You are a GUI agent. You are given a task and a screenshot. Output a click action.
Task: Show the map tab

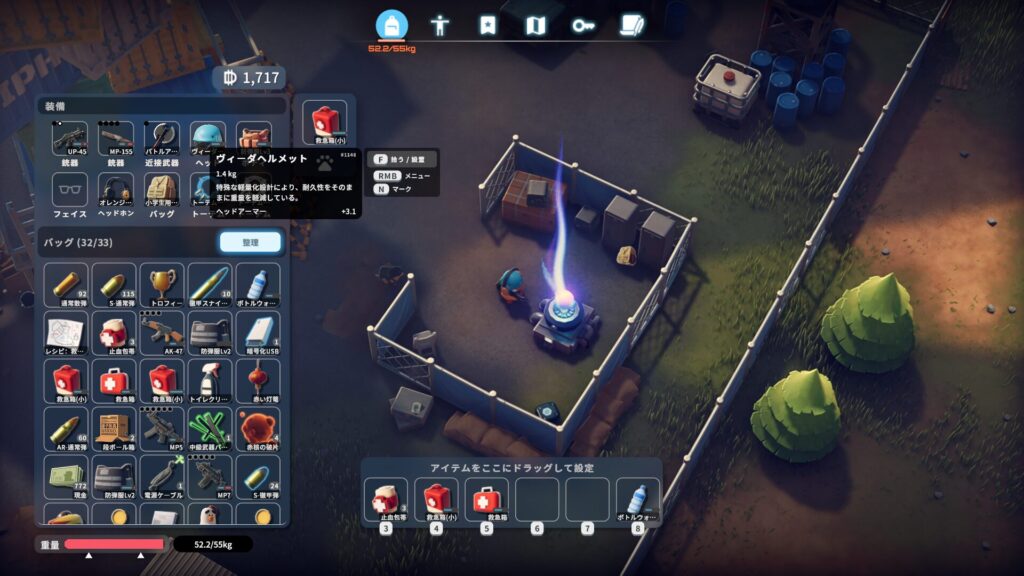tap(535, 25)
